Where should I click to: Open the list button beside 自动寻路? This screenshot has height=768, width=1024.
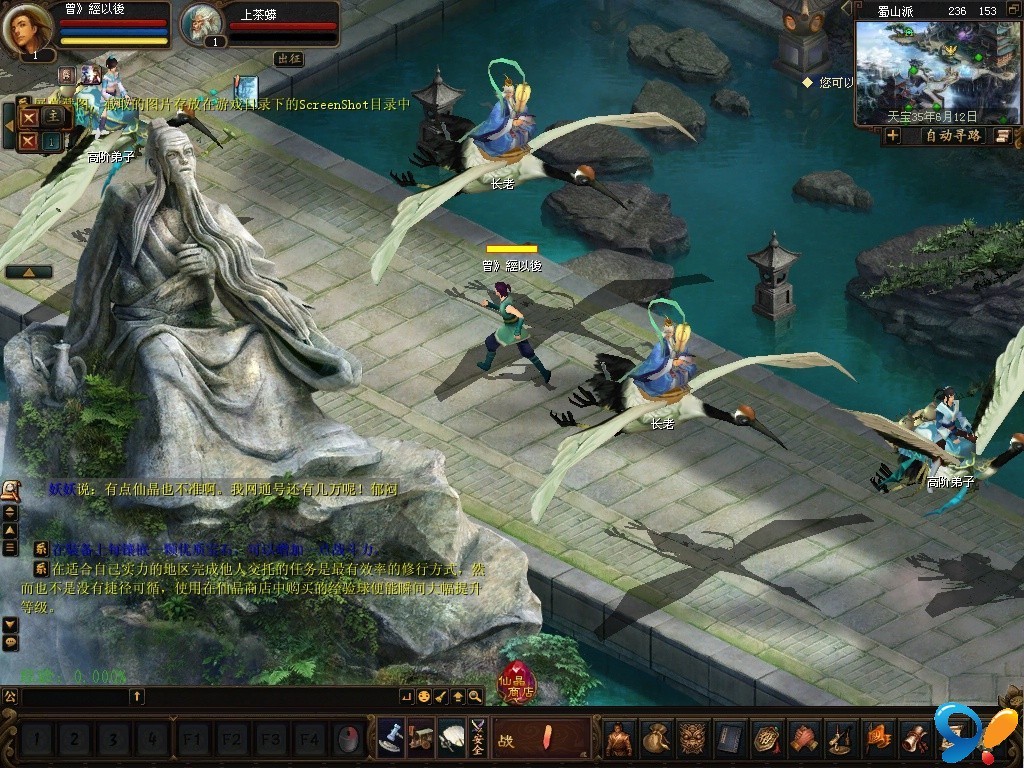coord(1002,136)
